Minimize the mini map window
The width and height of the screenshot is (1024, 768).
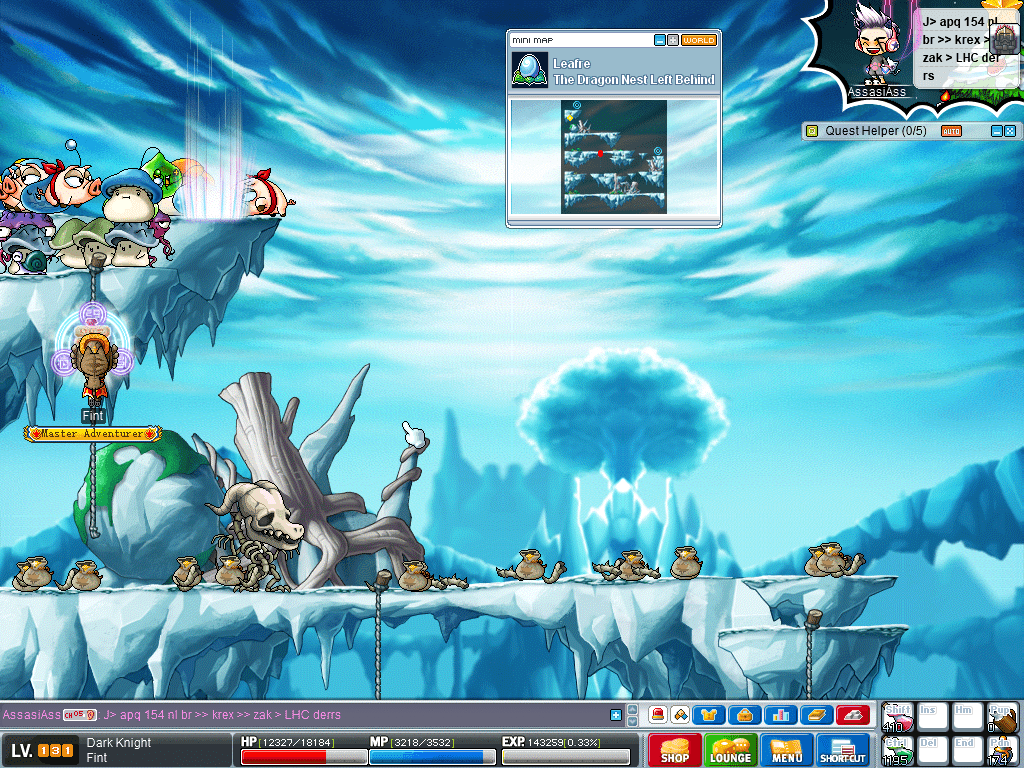(660, 40)
